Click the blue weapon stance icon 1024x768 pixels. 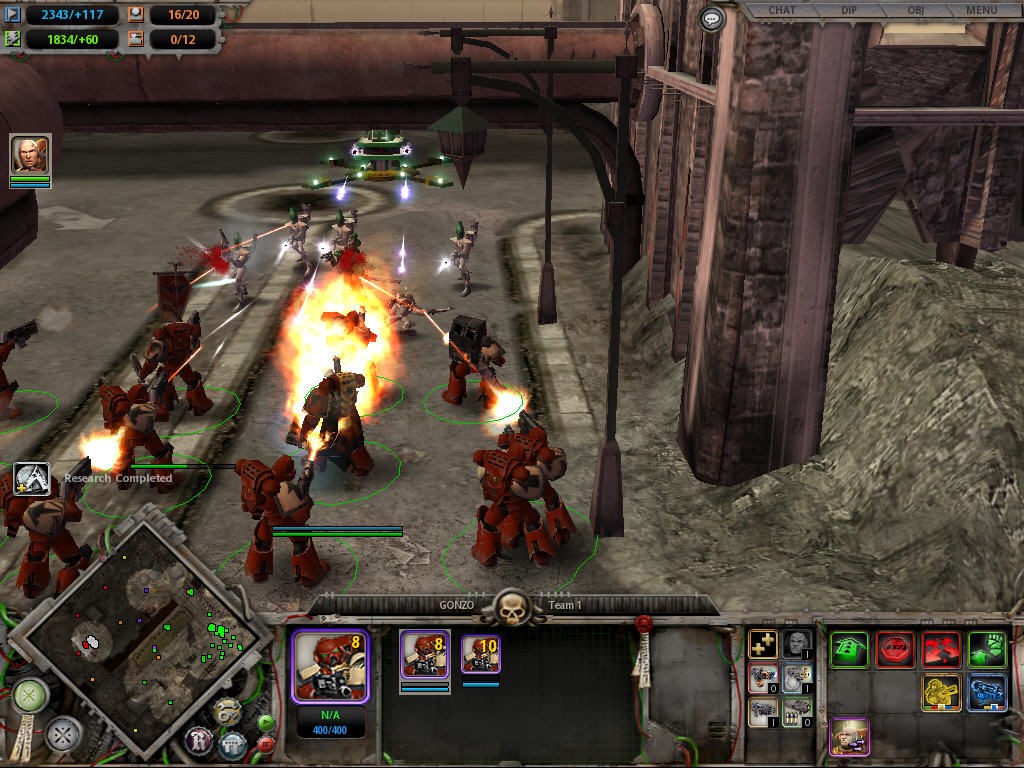click(987, 693)
